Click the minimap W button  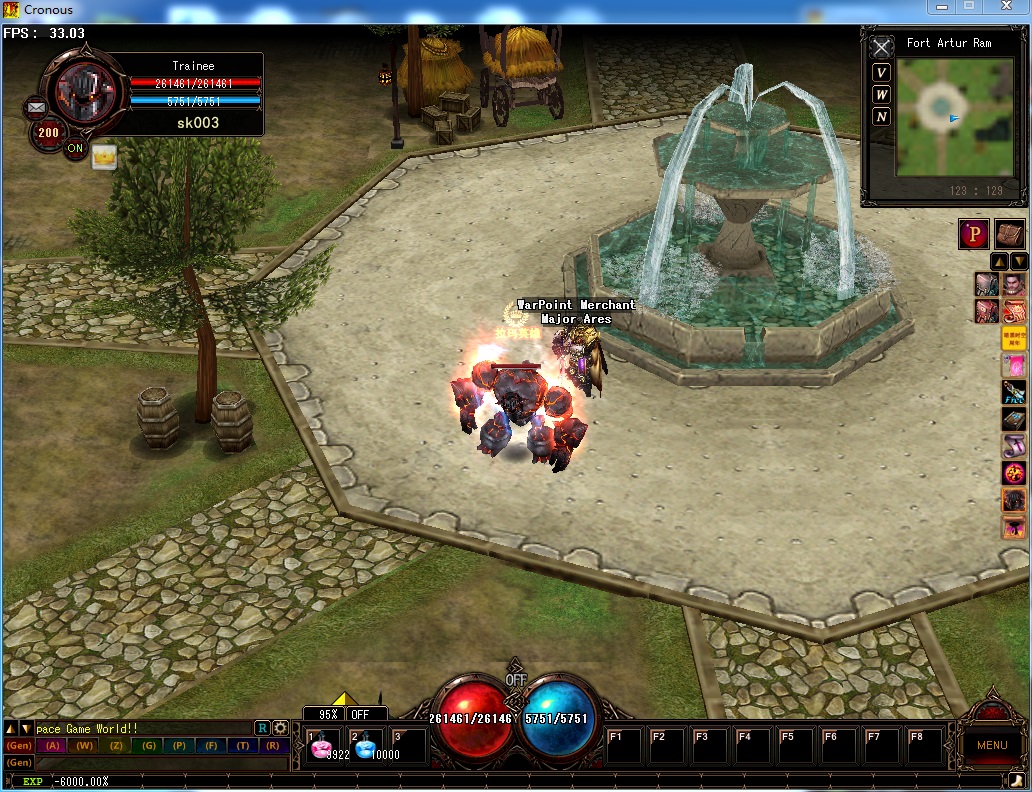[x=881, y=94]
